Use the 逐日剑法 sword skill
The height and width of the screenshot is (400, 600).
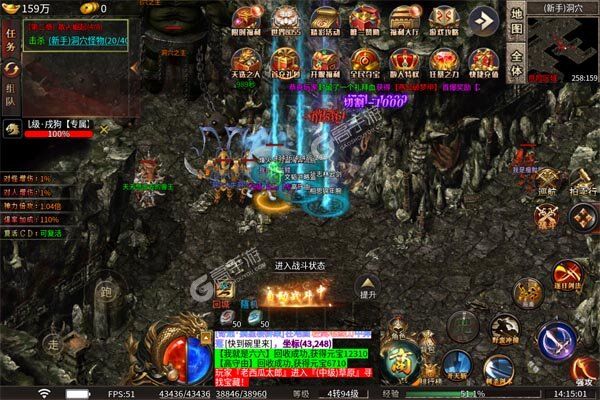(567, 274)
